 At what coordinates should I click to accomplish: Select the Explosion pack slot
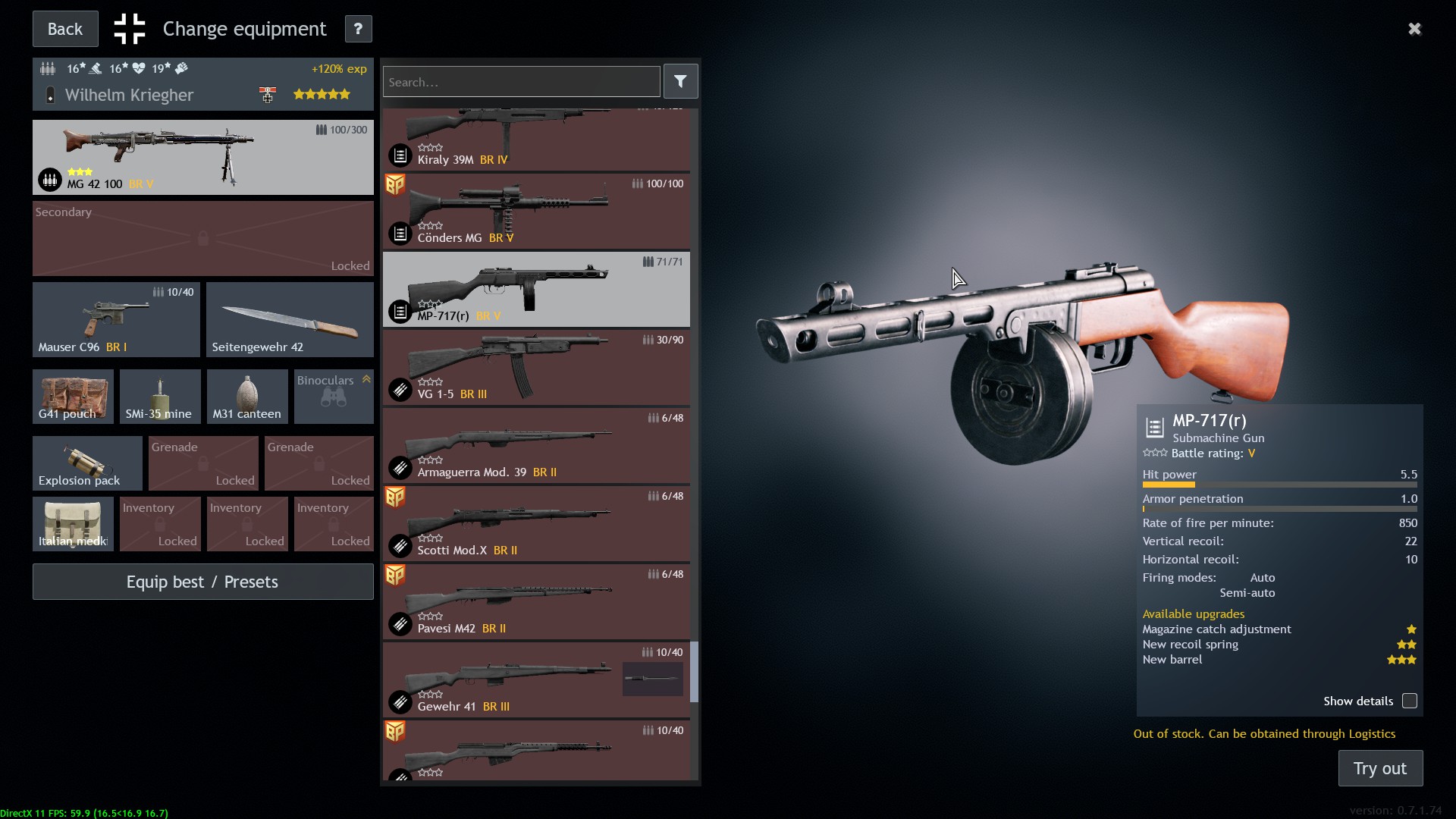pos(87,463)
